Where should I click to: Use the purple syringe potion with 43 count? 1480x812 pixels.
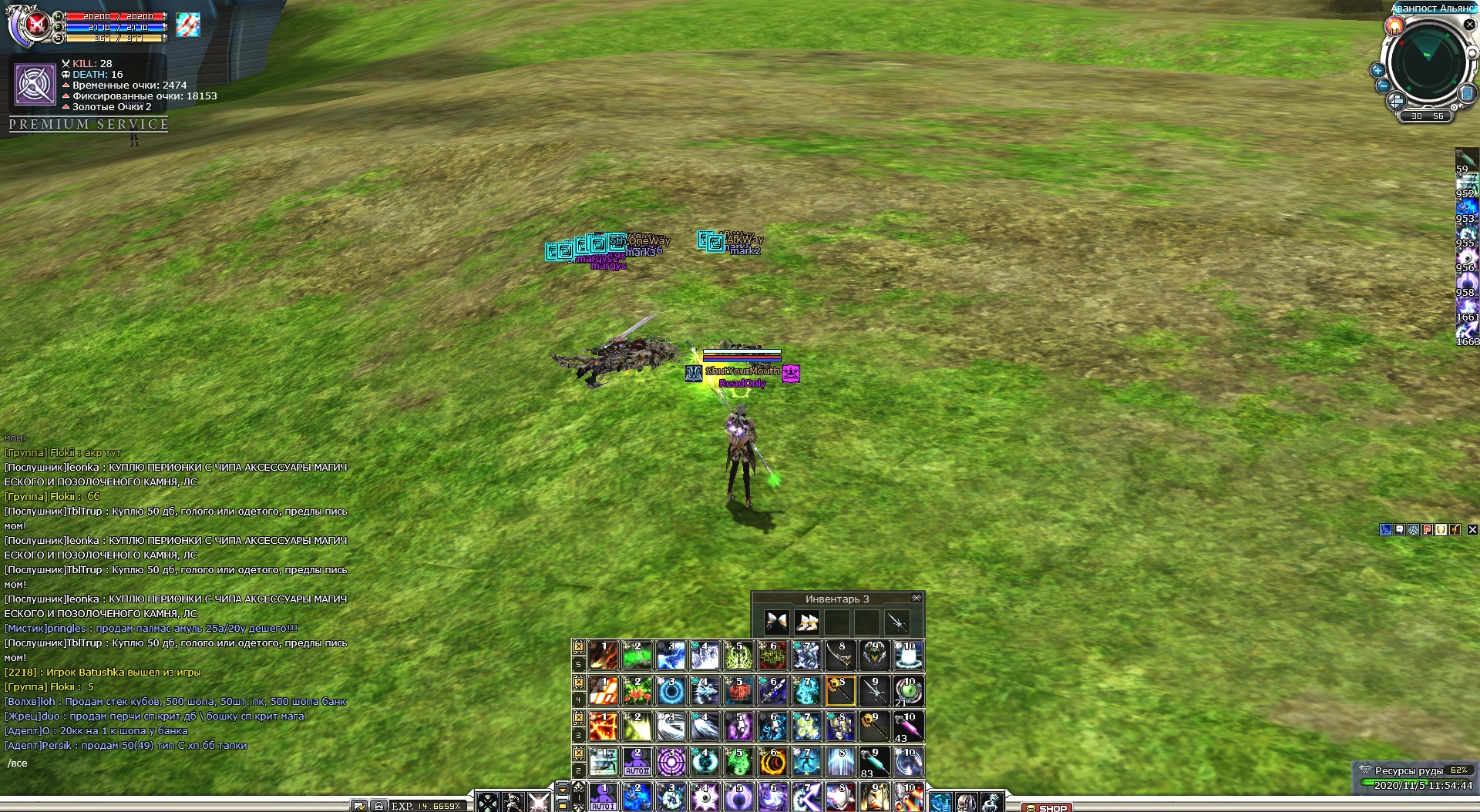click(908, 726)
